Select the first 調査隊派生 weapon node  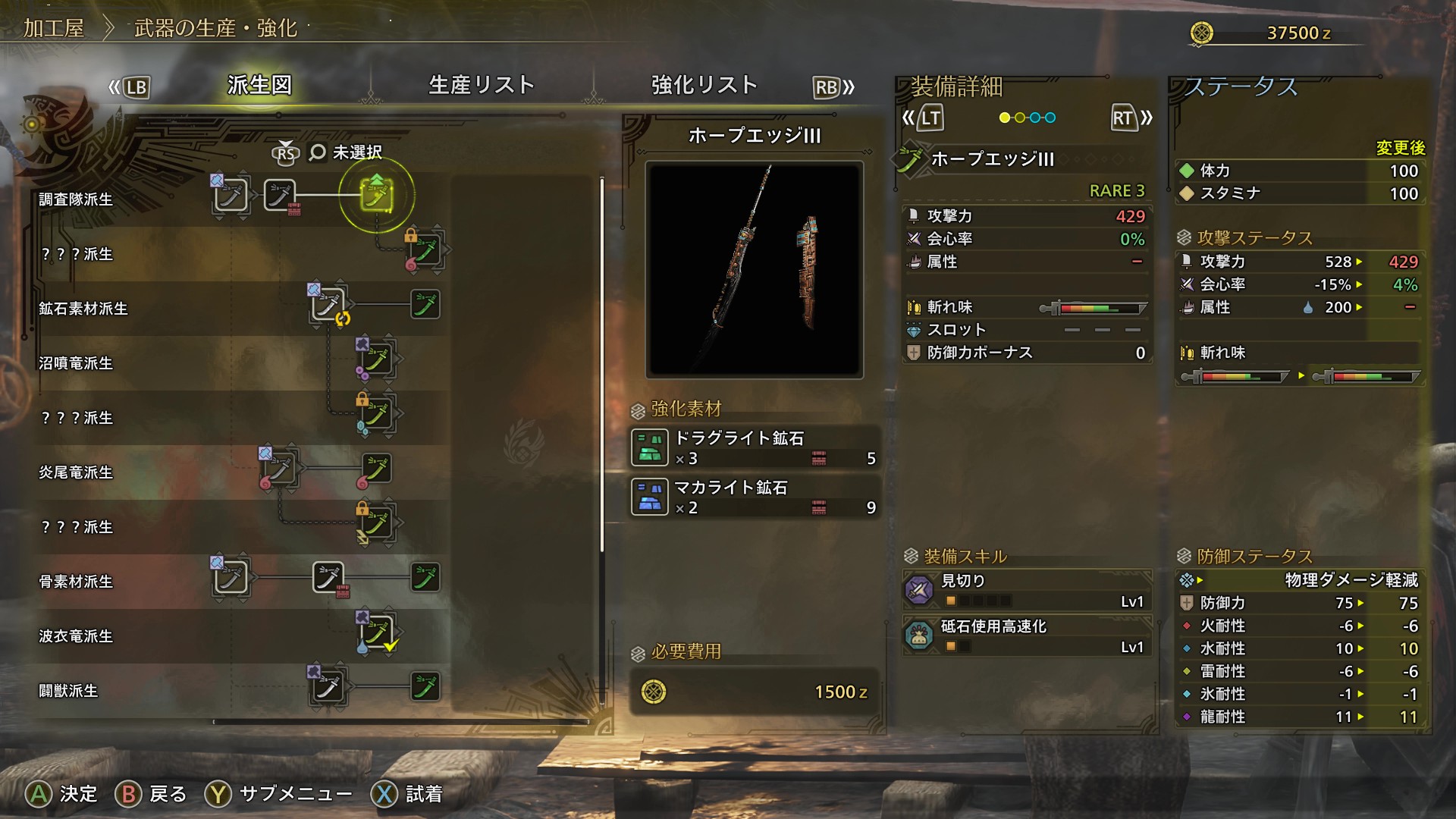[231, 196]
